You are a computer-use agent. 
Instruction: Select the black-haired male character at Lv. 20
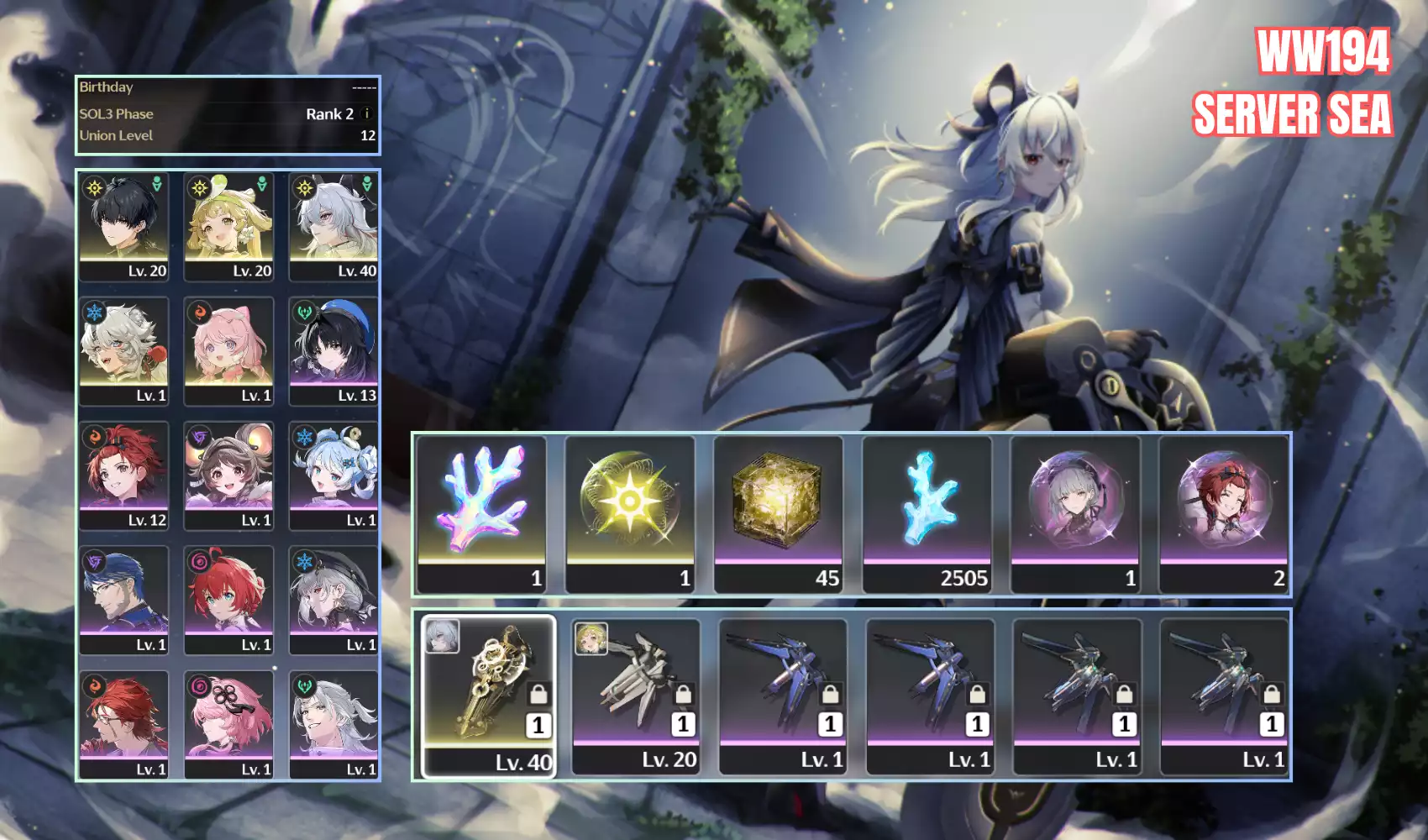[123, 226]
